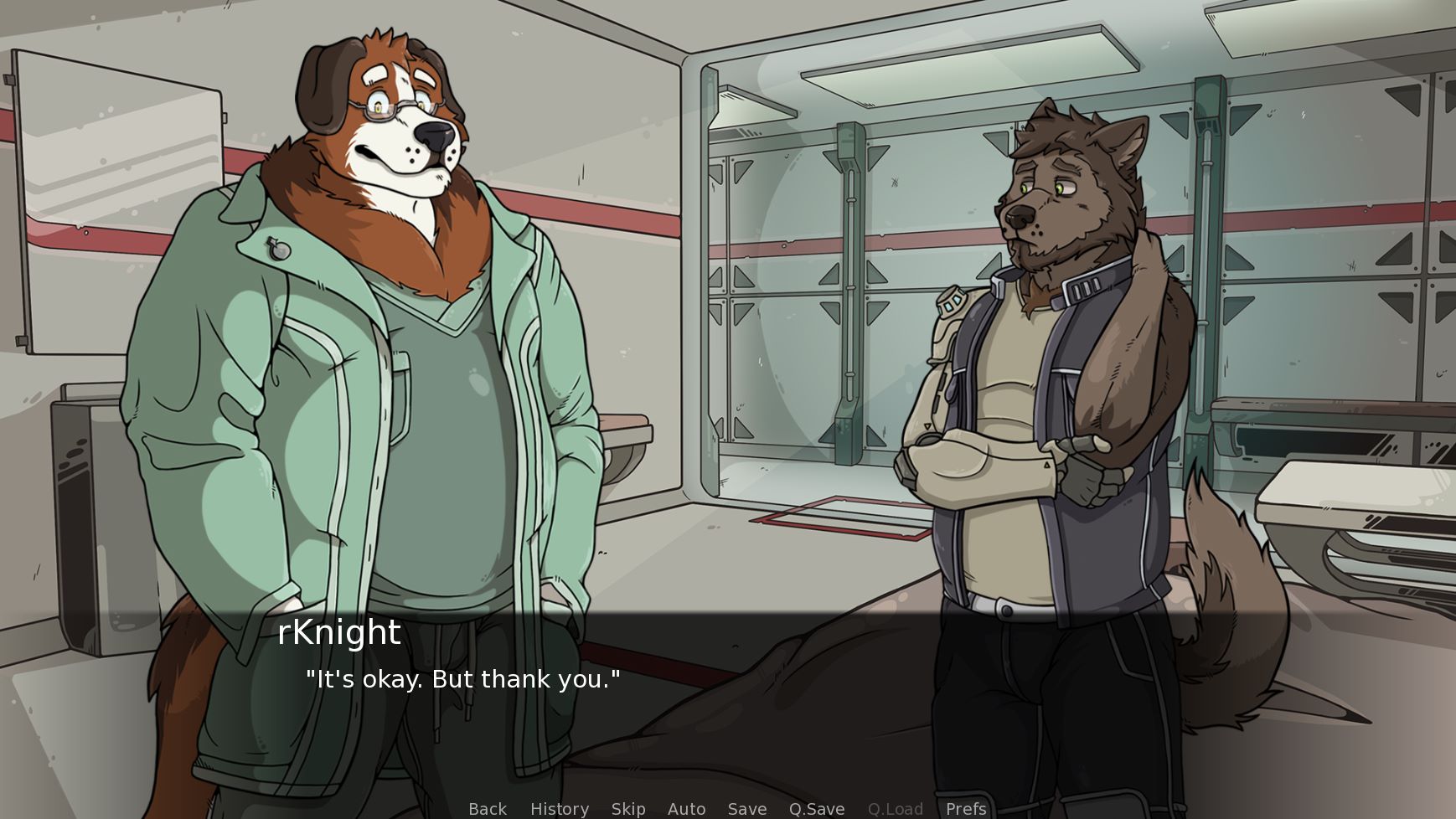
Task: Toggle Auto-advance dialogue
Action: coord(686,808)
